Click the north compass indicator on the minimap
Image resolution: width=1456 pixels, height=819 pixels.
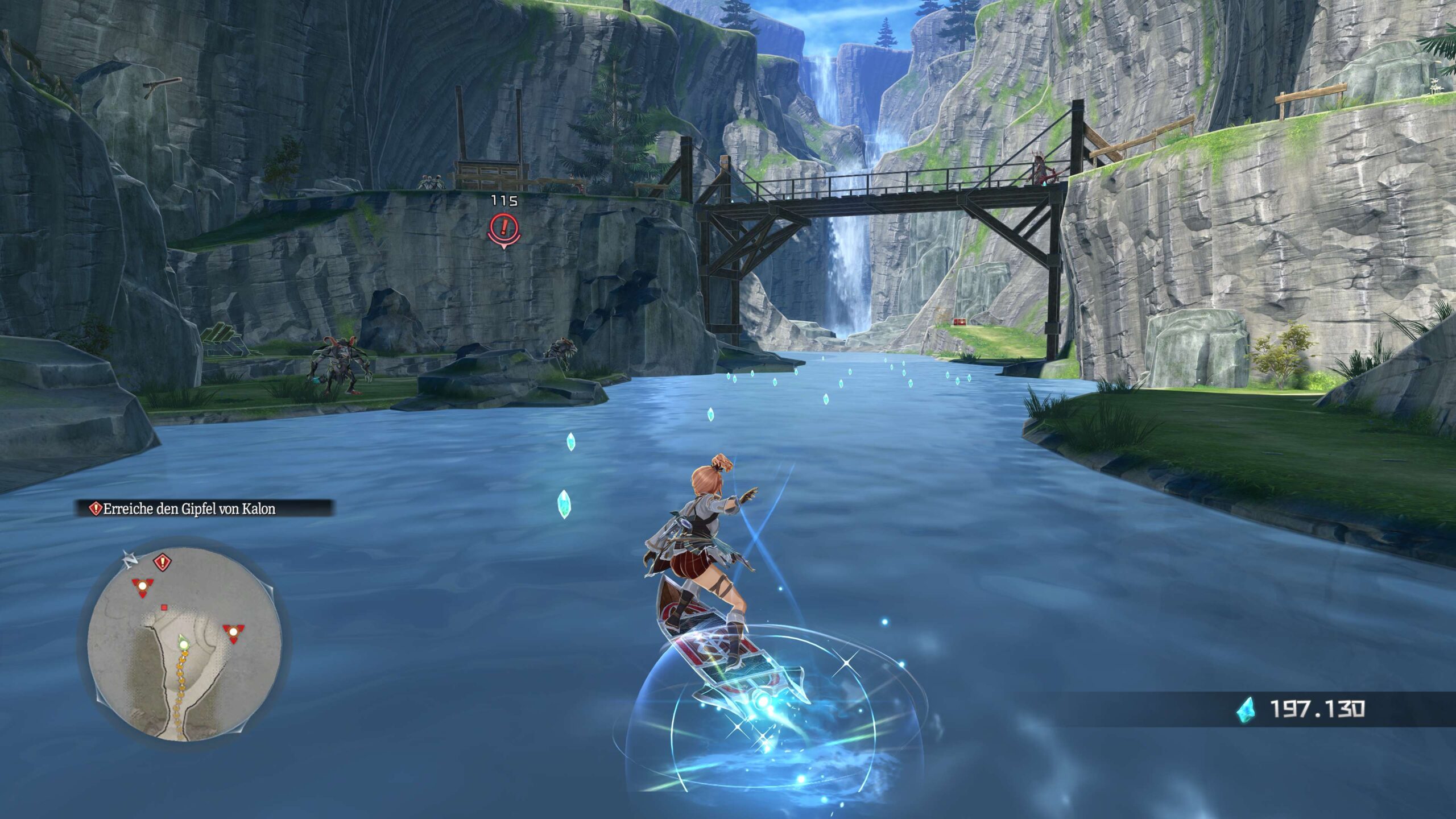[x=129, y=560]
